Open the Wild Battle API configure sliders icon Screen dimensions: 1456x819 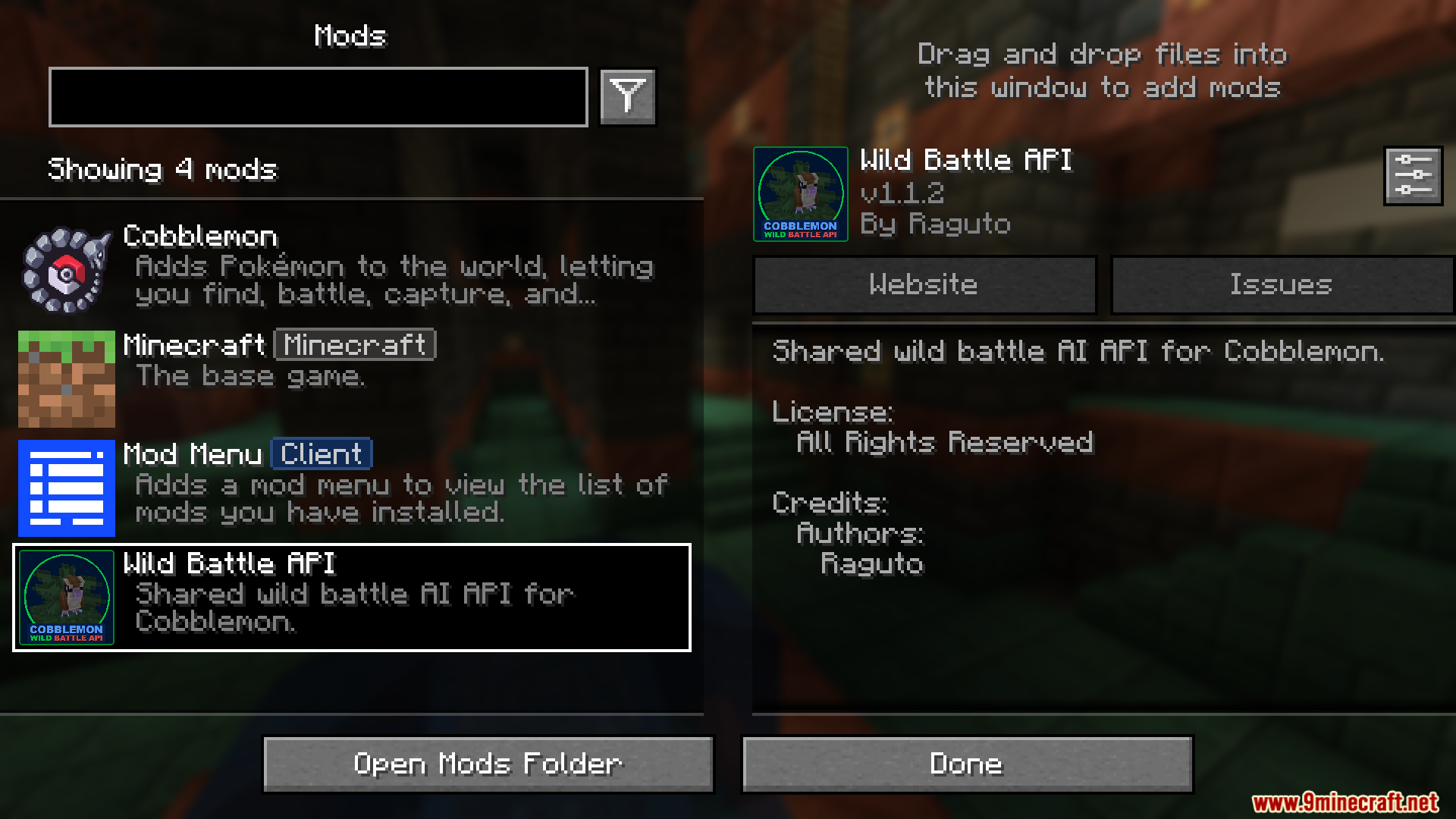point(1412,175)
